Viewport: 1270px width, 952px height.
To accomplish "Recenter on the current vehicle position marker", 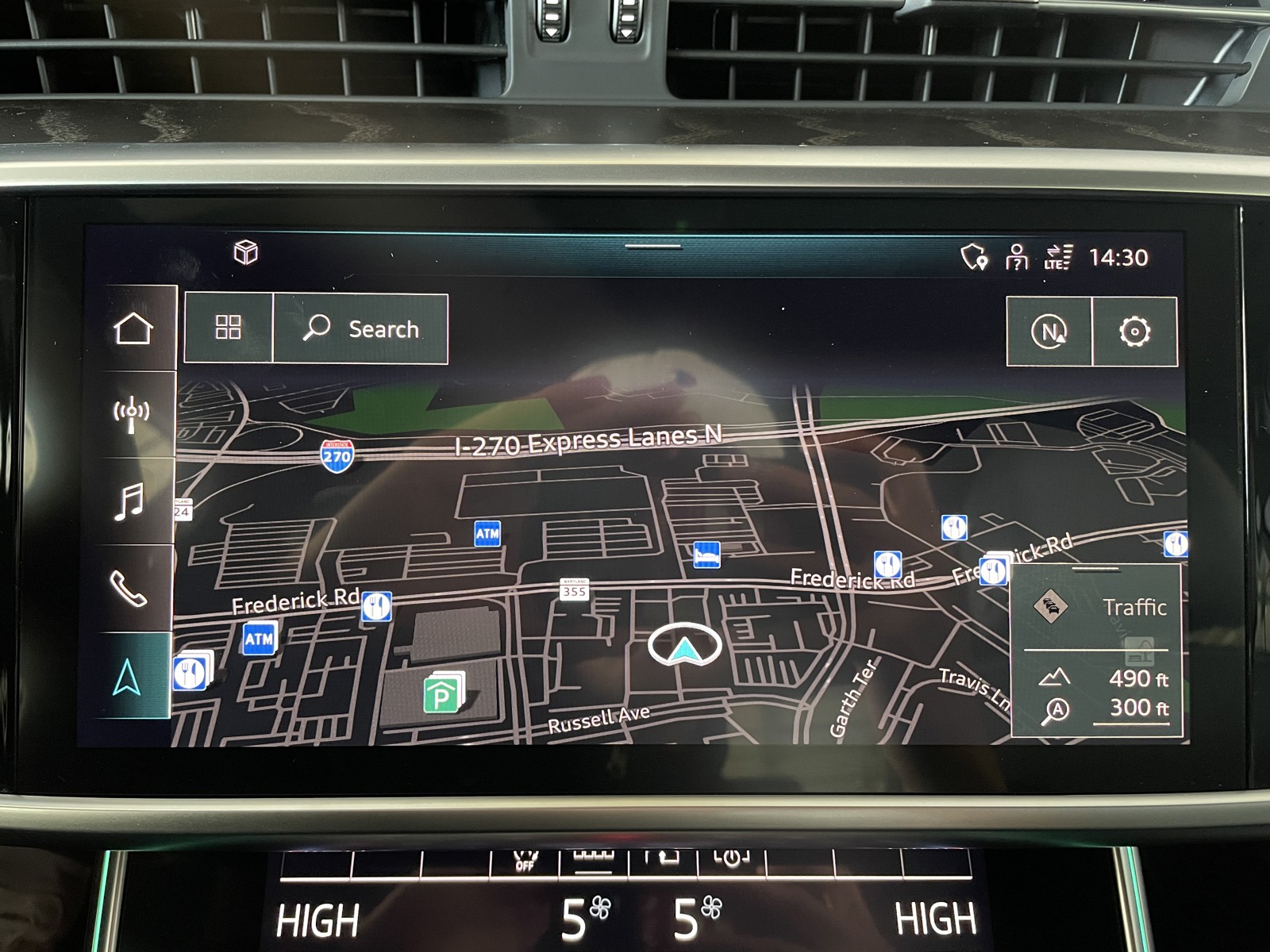I will [x=684, y=646].
